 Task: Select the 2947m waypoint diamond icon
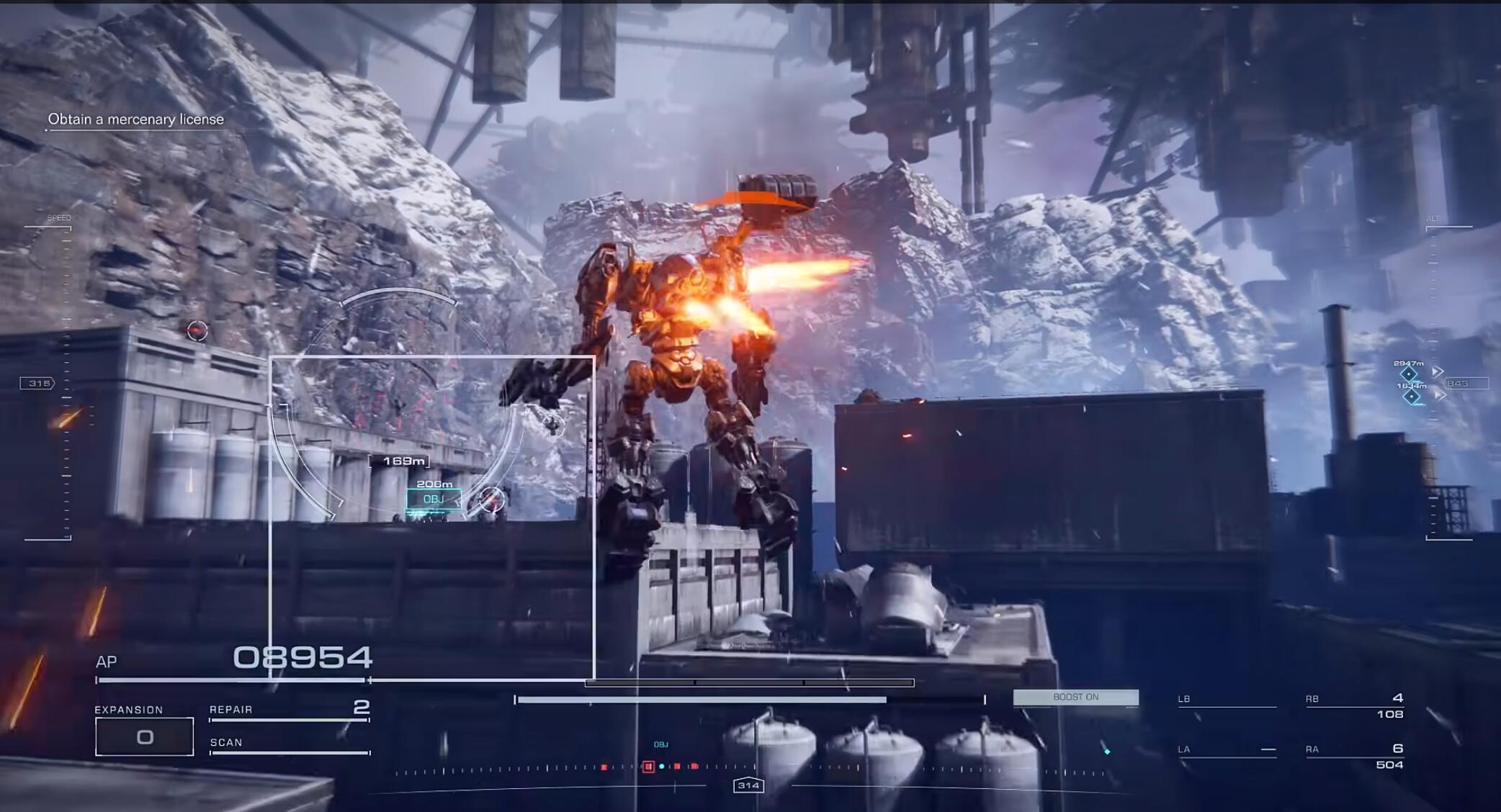(x=1408, y=374)
